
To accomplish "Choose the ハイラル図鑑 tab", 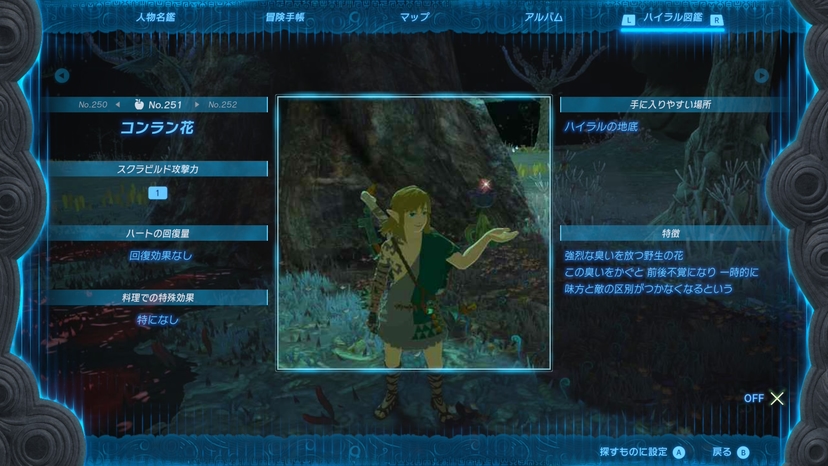I will (x=672, y=19).
